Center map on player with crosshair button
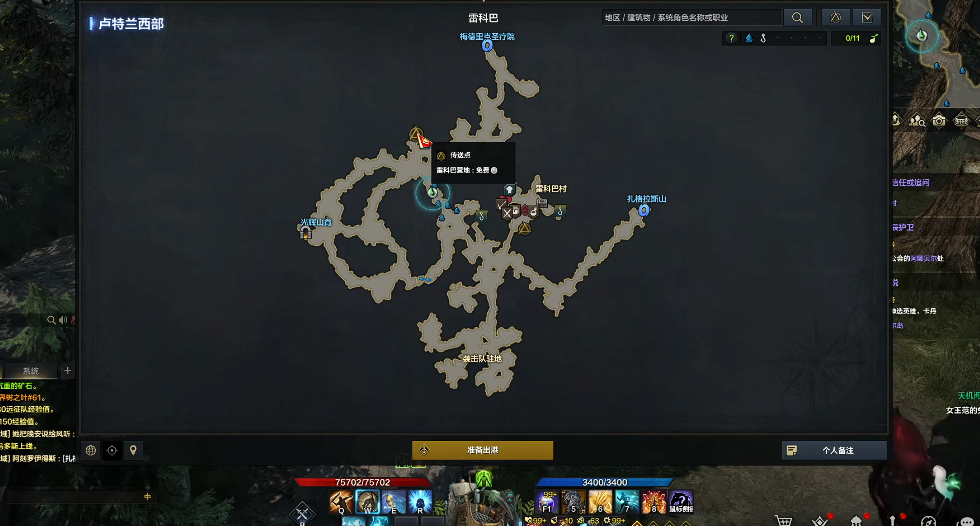The width and height of the screenshot is (980, 526). point(112,450)
